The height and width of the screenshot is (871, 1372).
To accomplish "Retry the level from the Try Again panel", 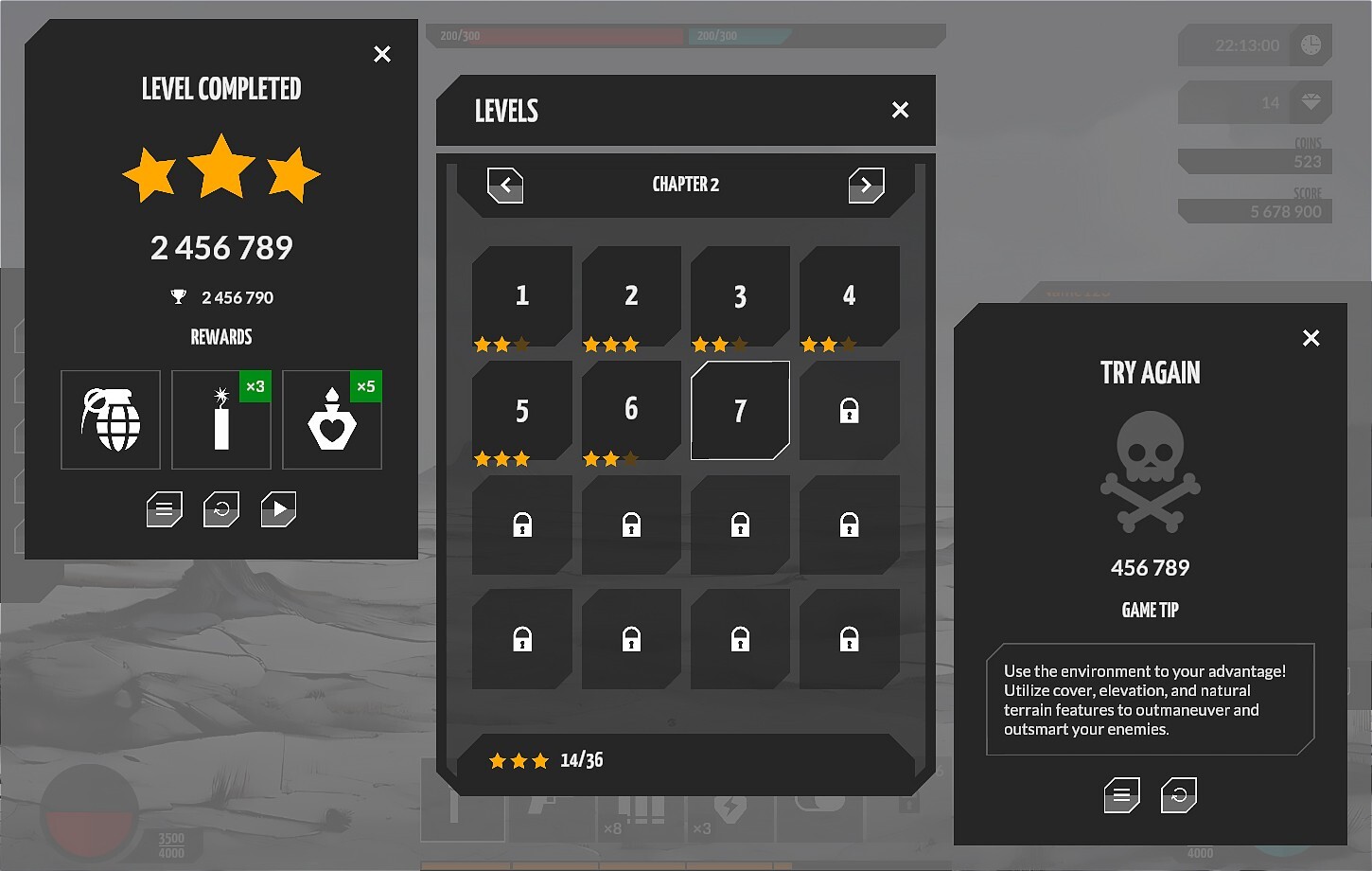I will point(1179,795).
